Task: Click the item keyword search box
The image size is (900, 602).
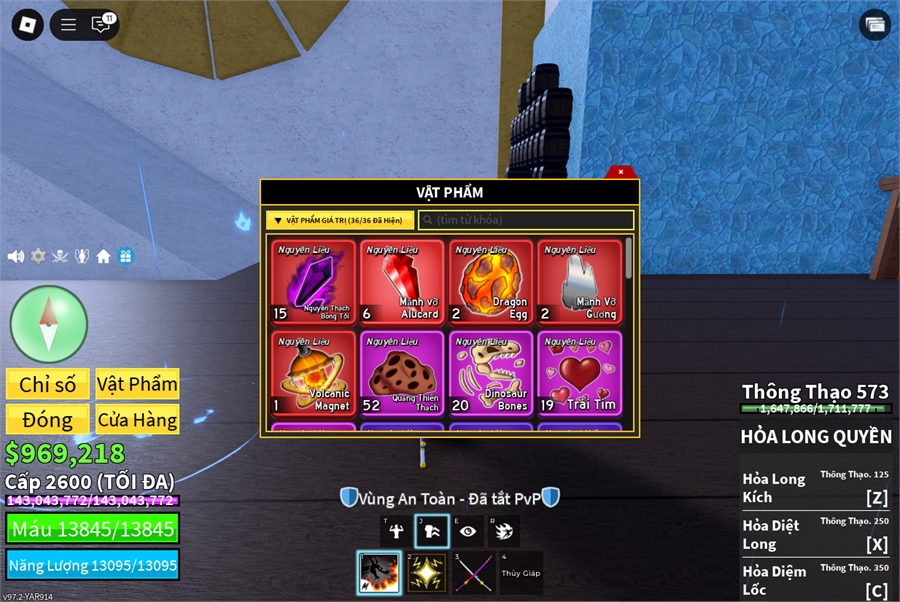Action: tap(526, 220)
